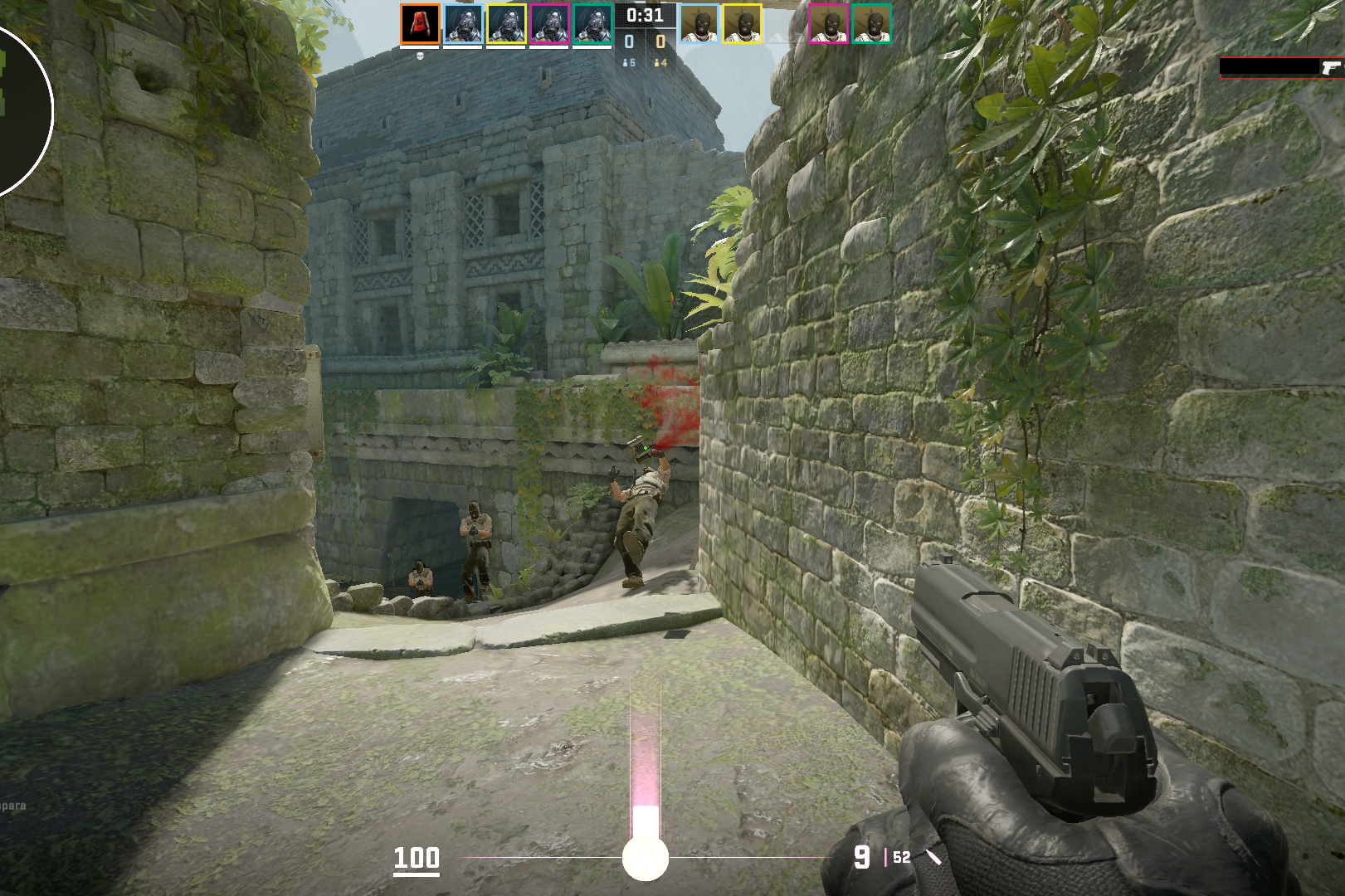Choose the yellow-bordered counter-terrorist avatar

[x=506, y=24]
